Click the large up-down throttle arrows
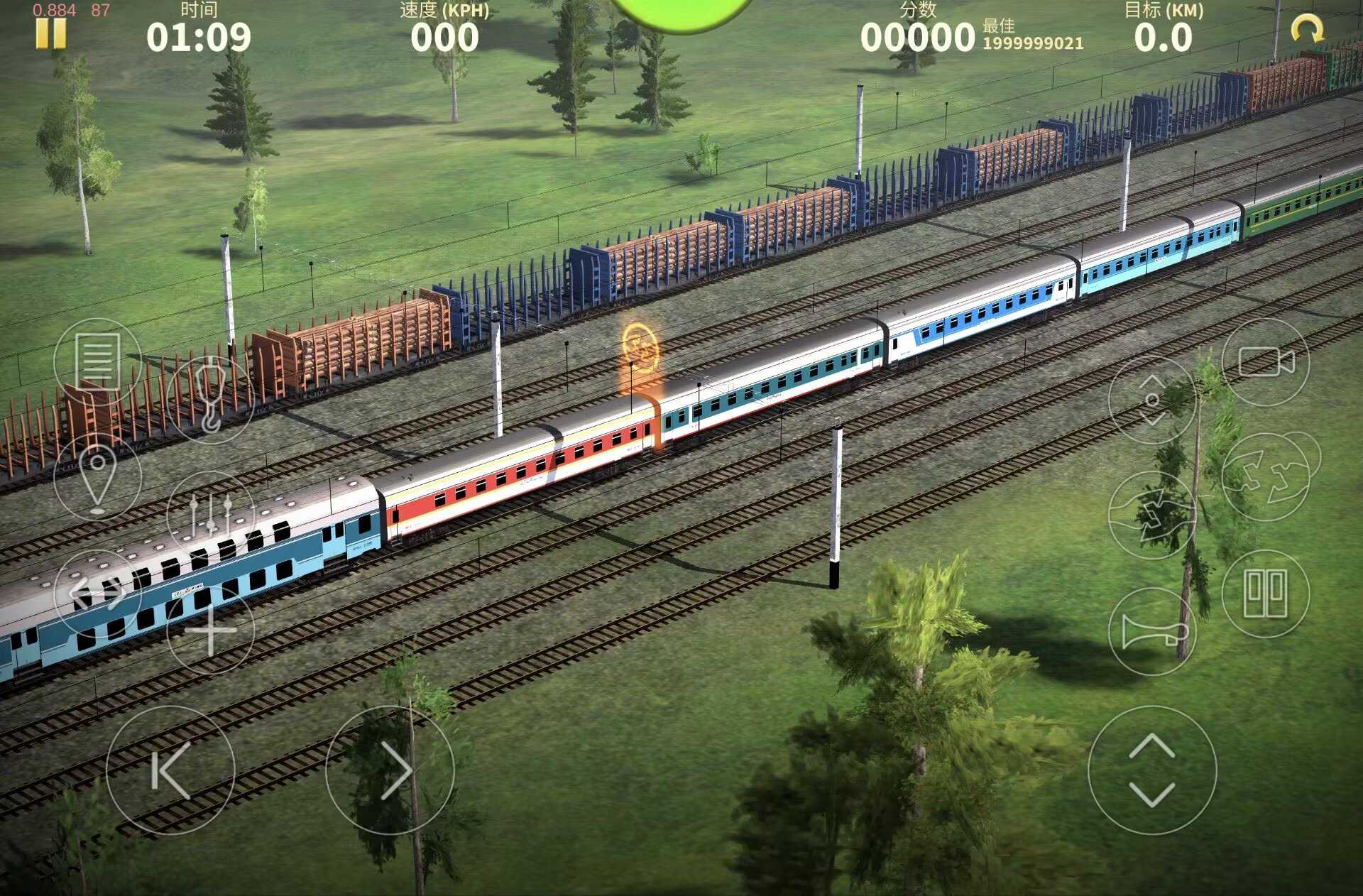Viewport: 1363px width, 896px height. pos(1151,770)
